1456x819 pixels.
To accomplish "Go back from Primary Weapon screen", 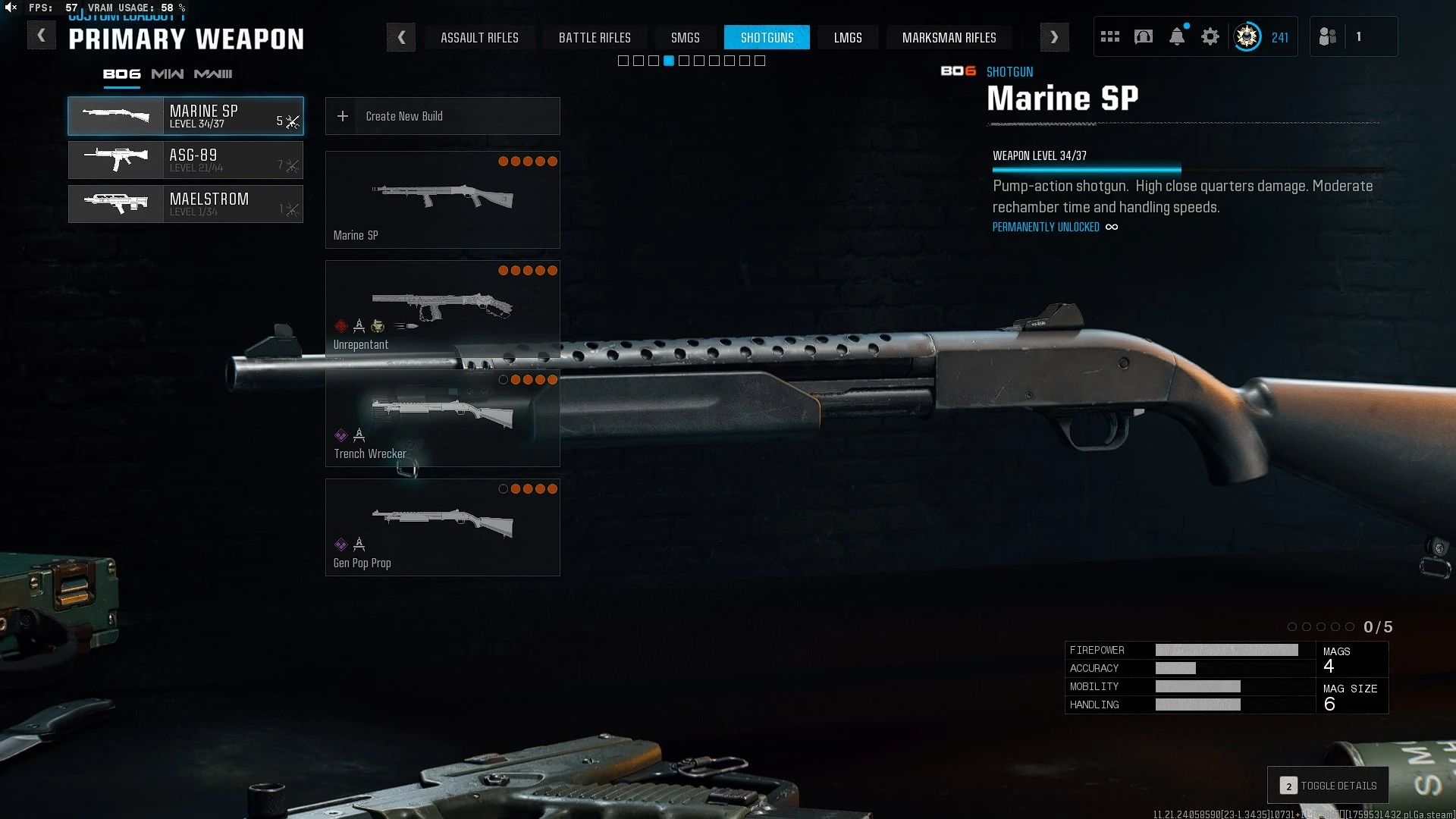I will [x=42, y=36].
